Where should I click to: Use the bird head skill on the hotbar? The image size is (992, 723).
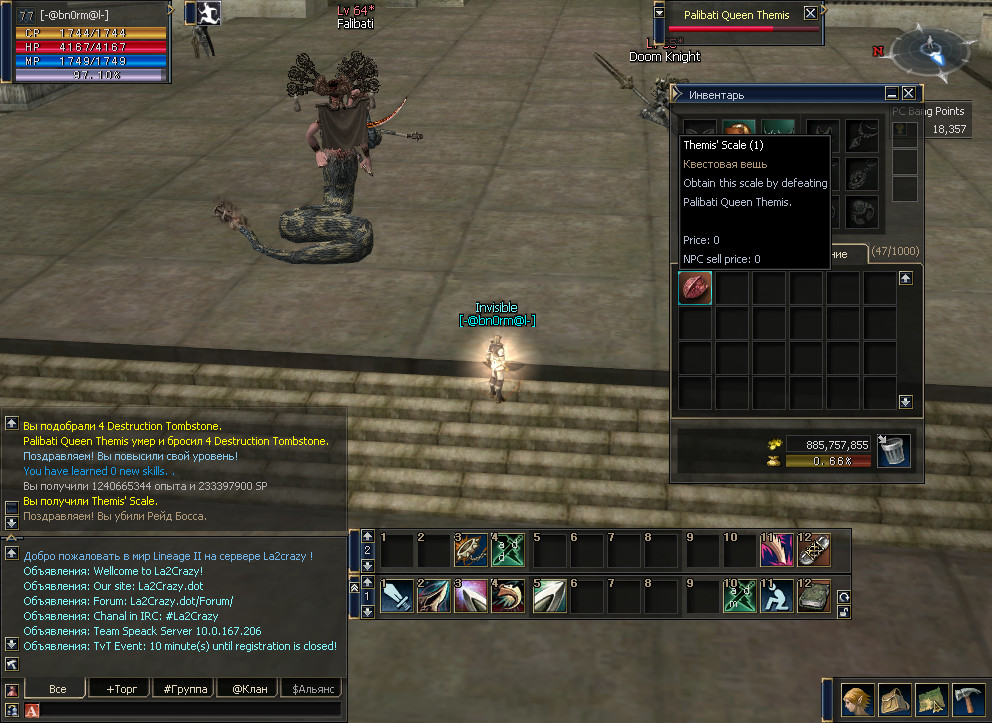509,596
